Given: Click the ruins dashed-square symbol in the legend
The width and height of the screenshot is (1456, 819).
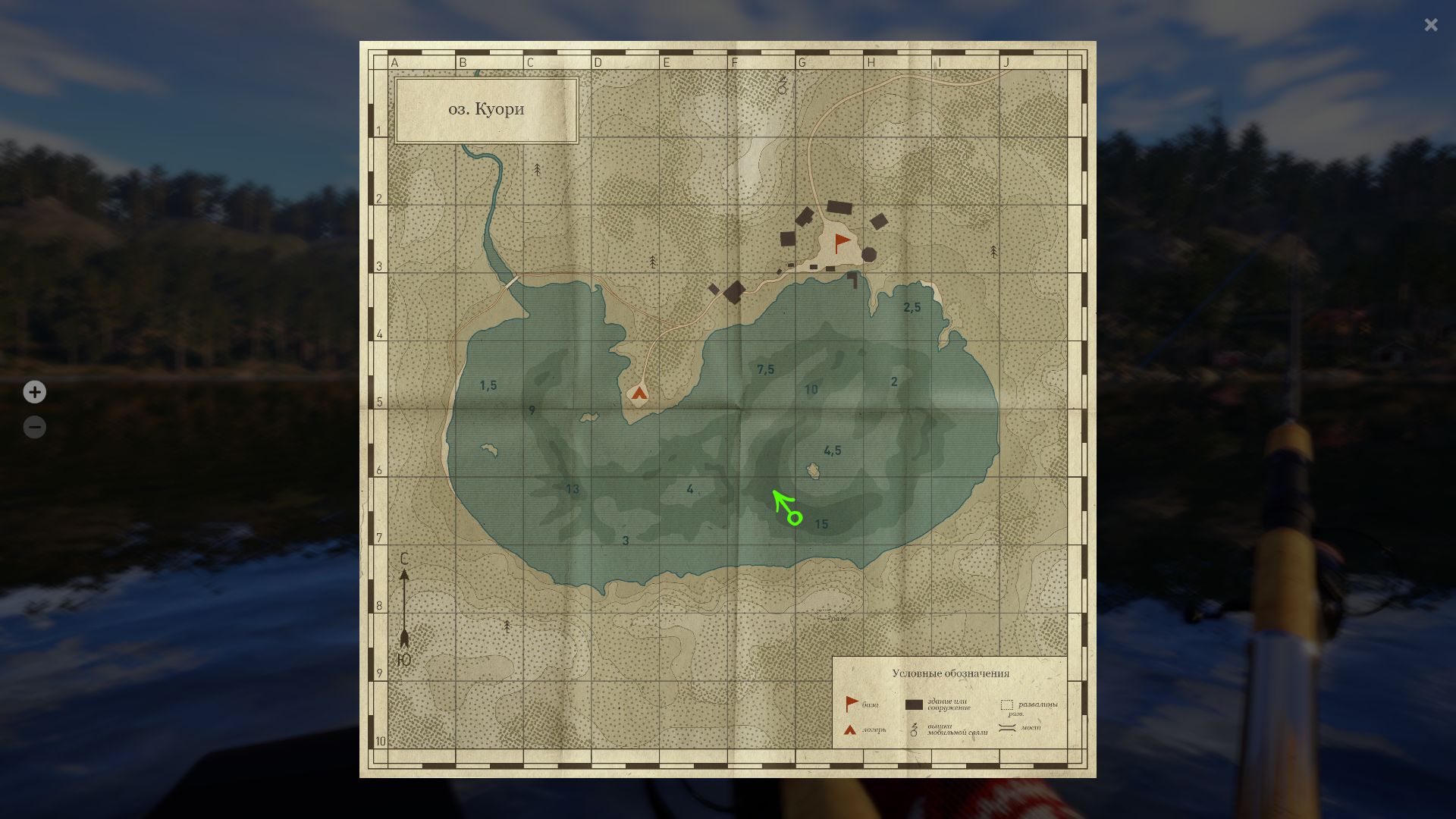Looking at the screenshot, I should tap(1007, 704).
